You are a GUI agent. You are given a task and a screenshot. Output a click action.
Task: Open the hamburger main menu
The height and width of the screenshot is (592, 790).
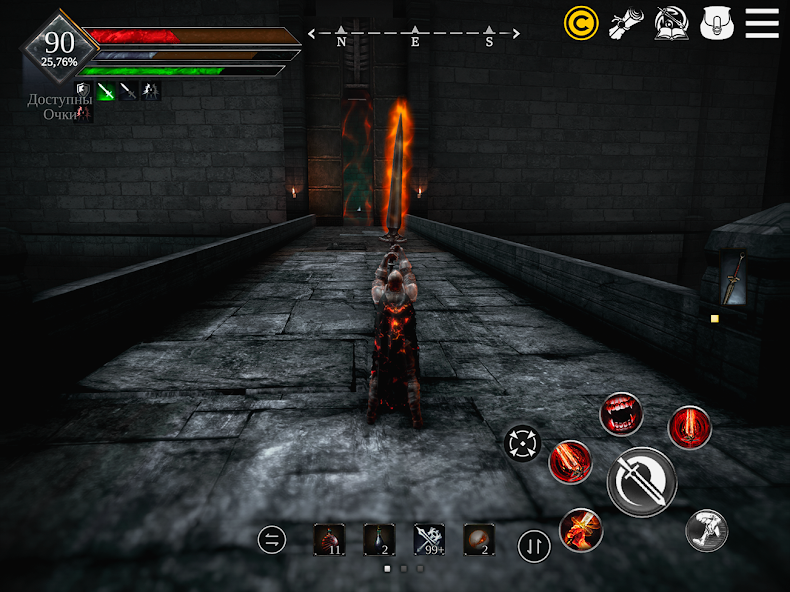[762, 22]
